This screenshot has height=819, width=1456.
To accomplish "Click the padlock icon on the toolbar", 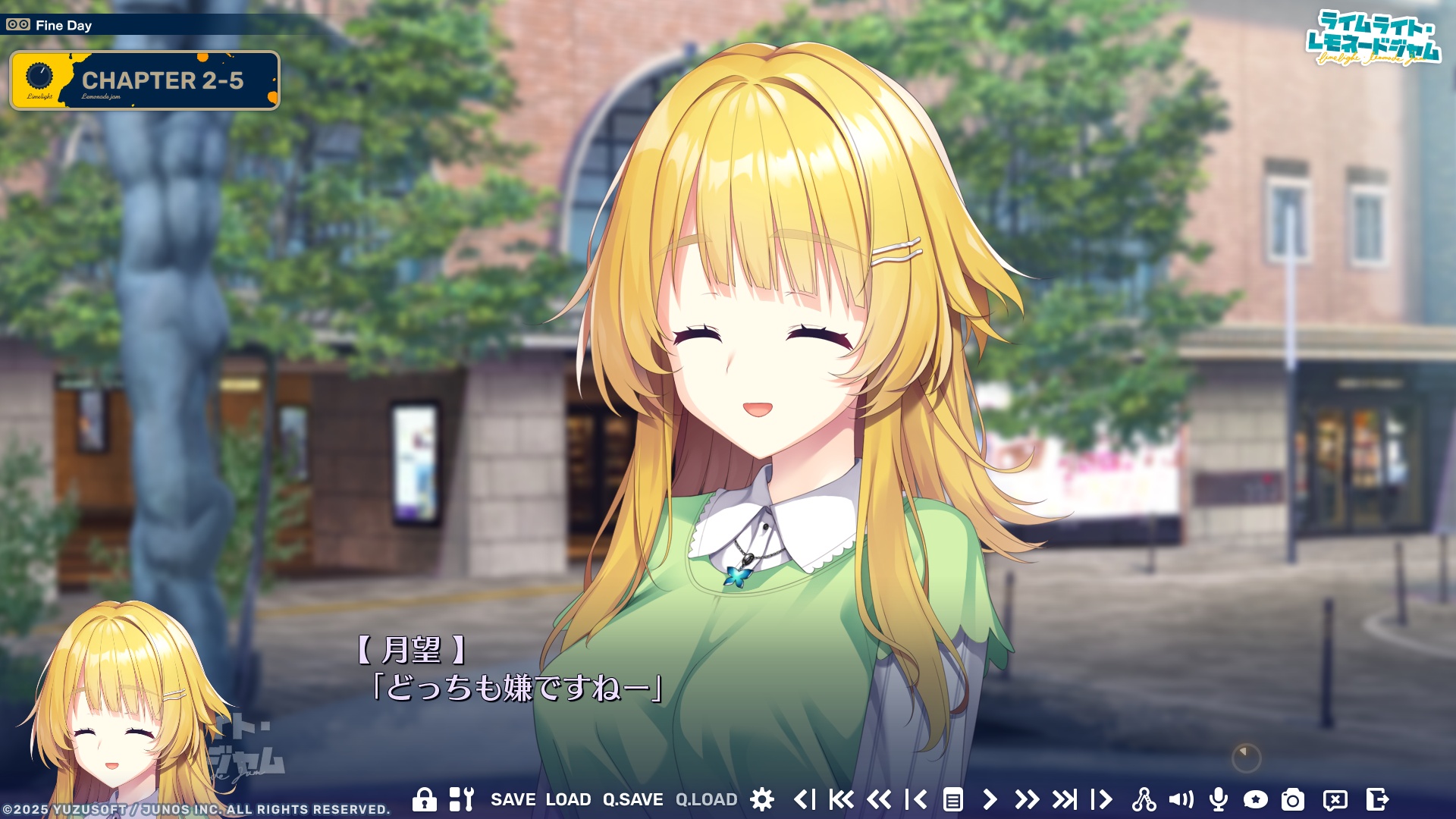I will [x=424, y=799].
